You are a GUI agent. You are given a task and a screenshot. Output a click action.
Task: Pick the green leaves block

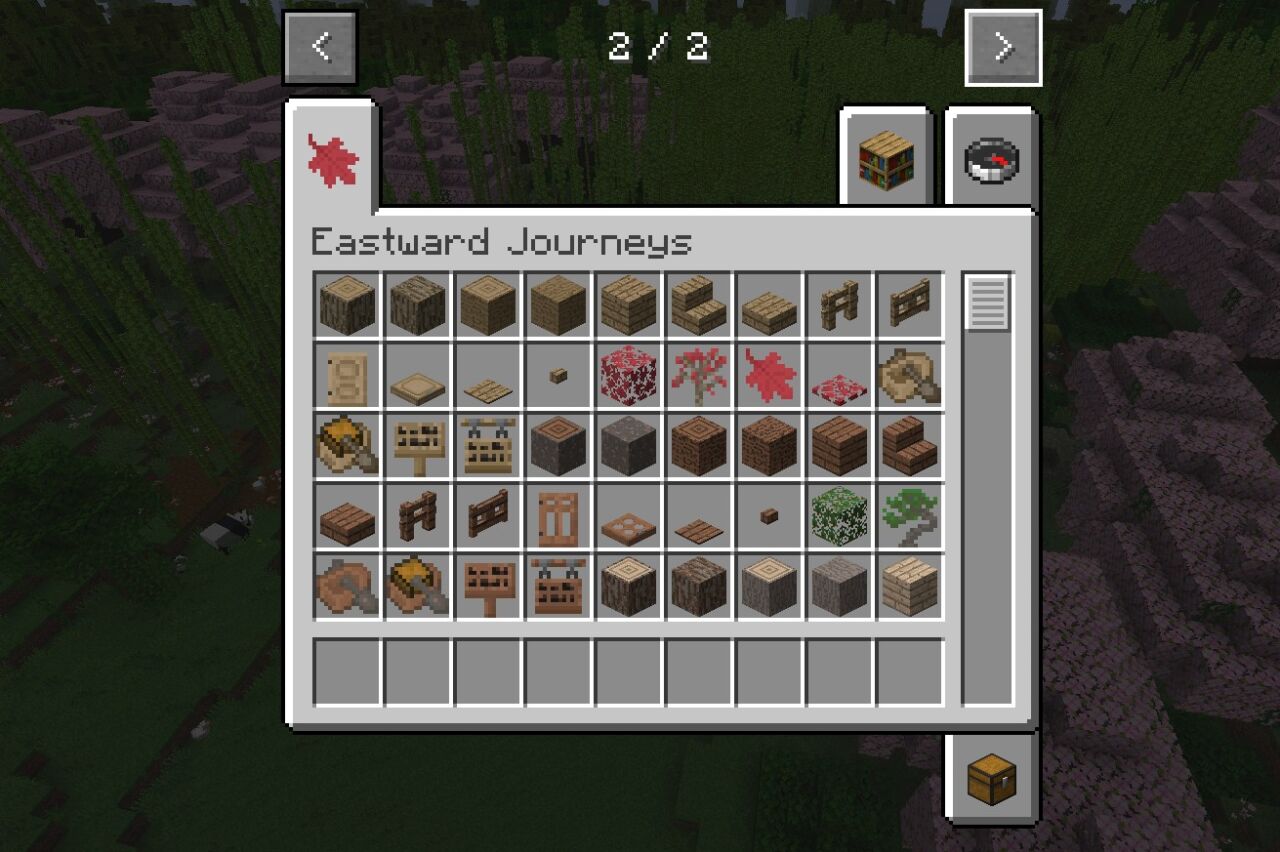coord(839,516)
